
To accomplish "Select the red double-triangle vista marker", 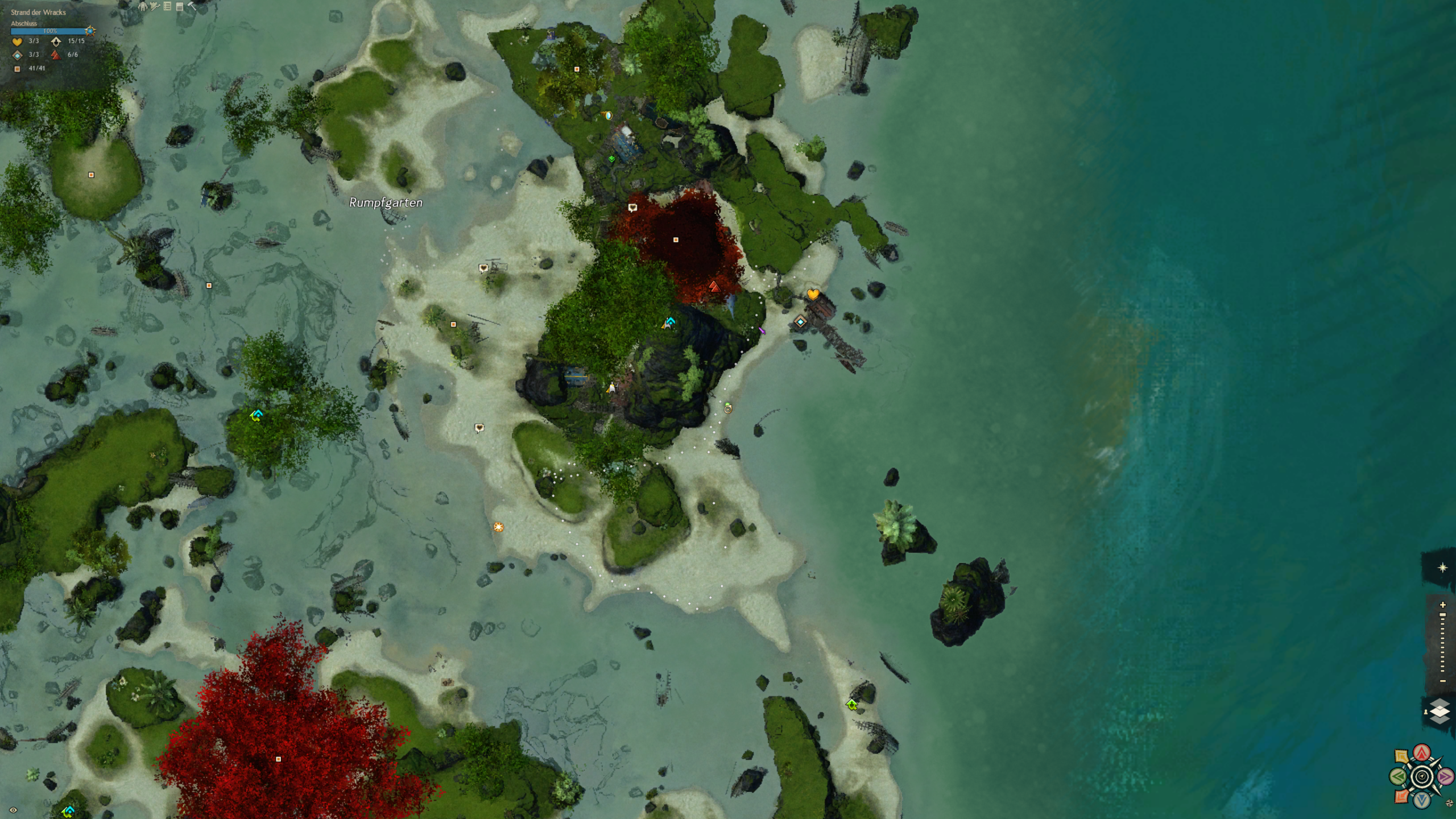I will coord(714,287).
